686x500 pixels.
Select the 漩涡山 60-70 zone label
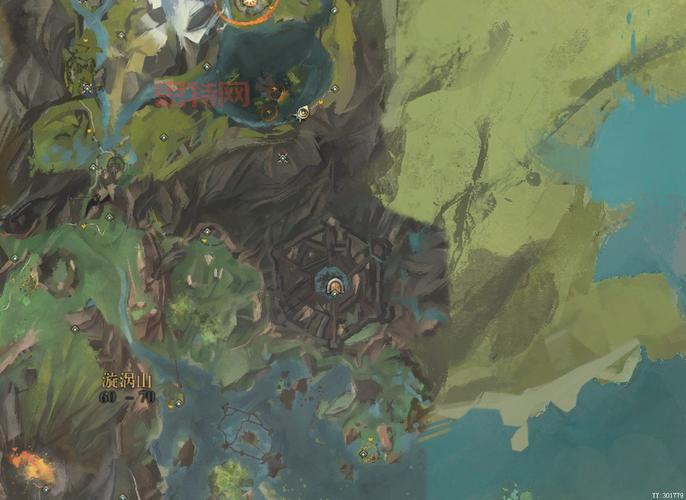tap(127, 388)
